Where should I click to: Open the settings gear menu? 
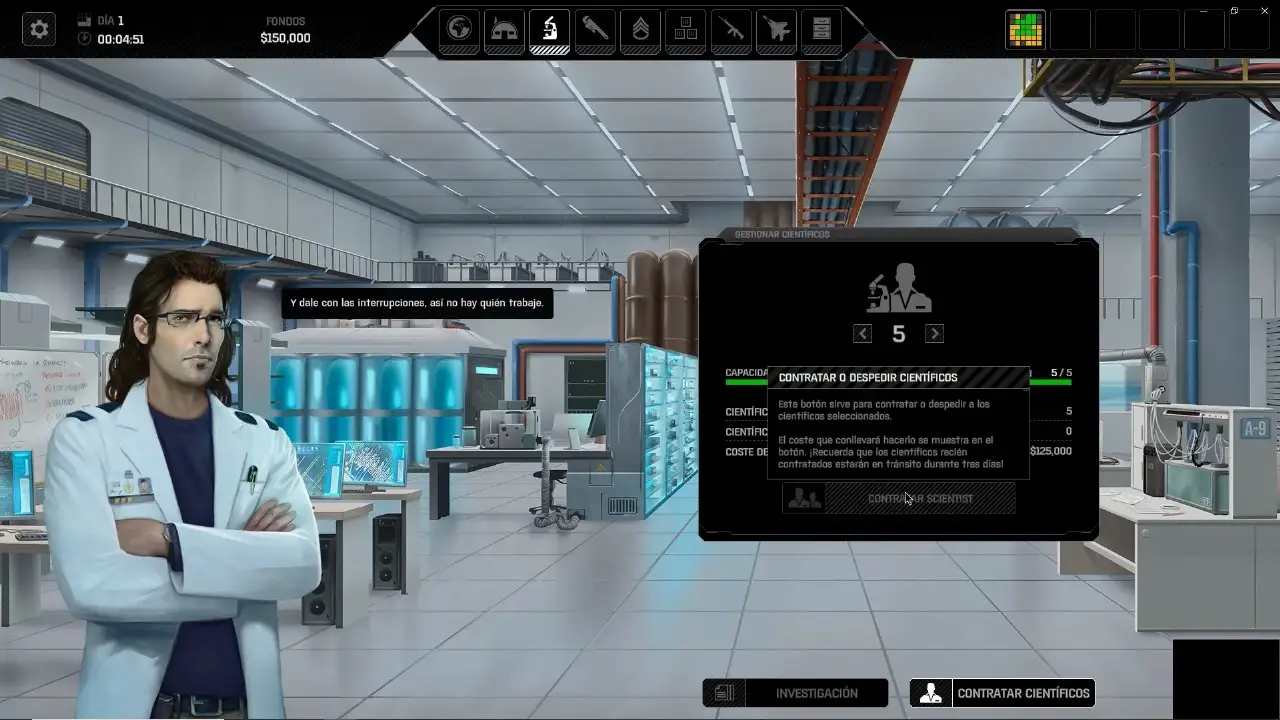pos(38,28)
